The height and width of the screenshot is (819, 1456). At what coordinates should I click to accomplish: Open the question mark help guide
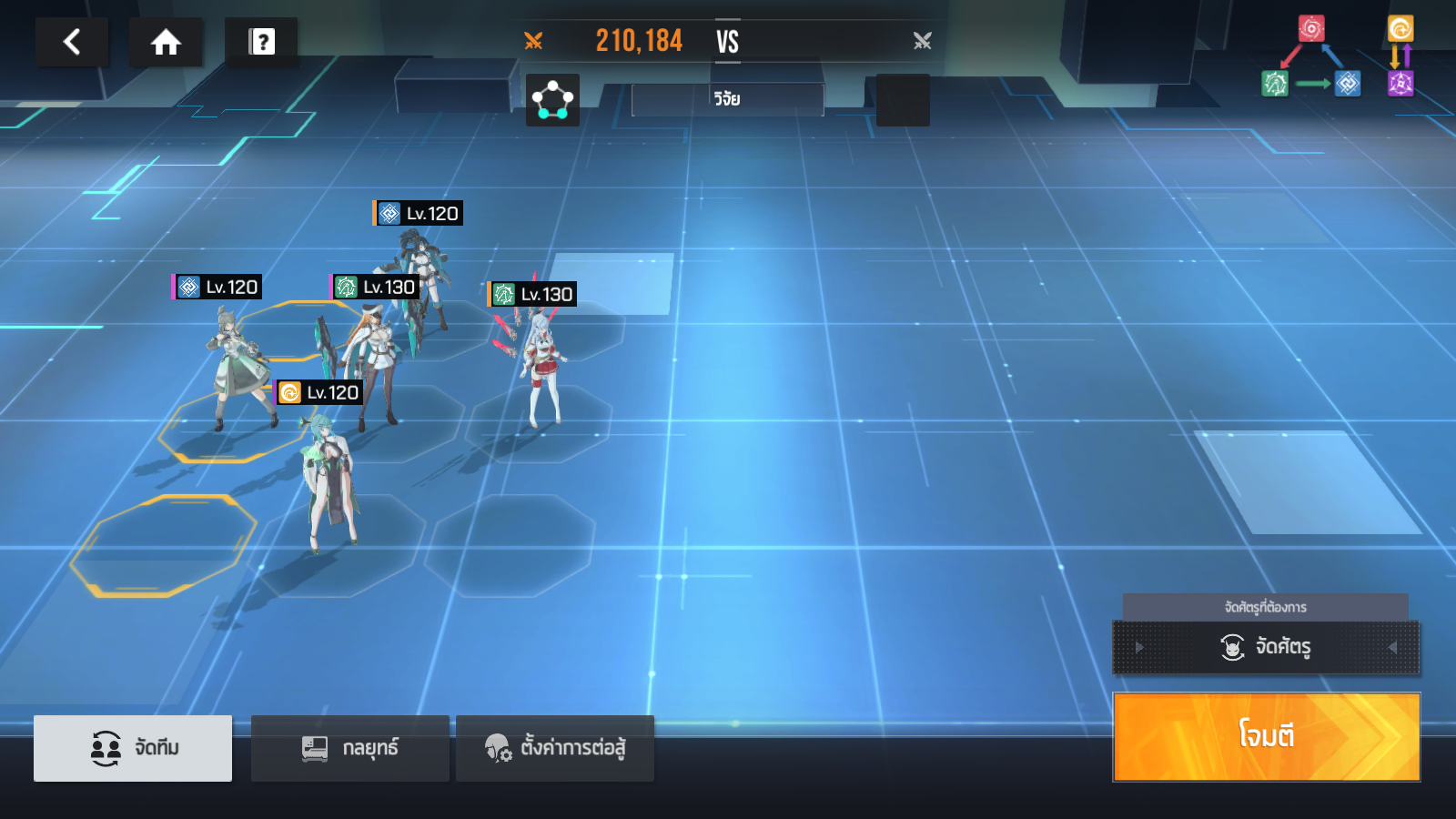[261, 42]
